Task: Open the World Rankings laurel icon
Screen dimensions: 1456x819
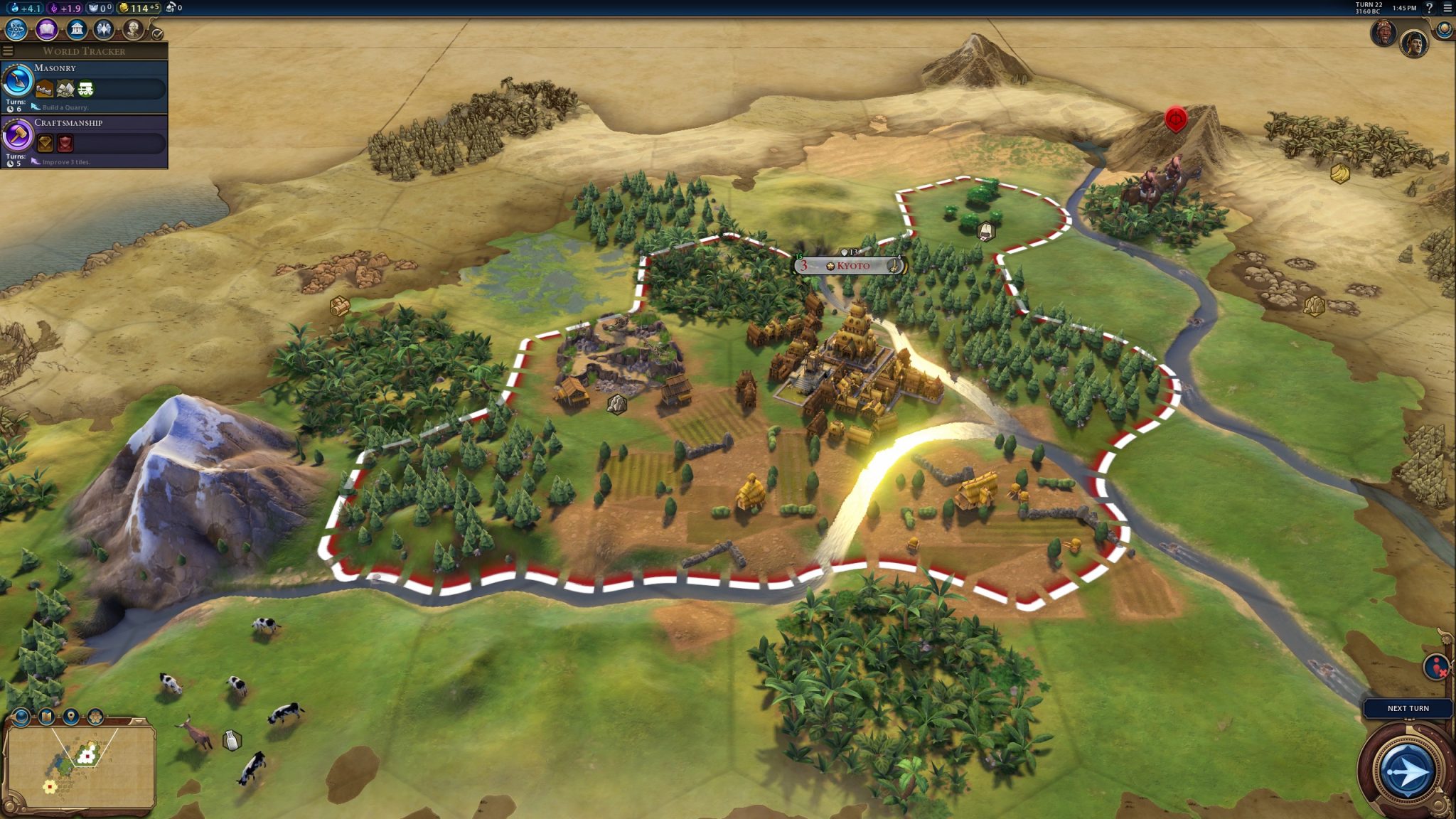Action: [x=1444, y=29]
